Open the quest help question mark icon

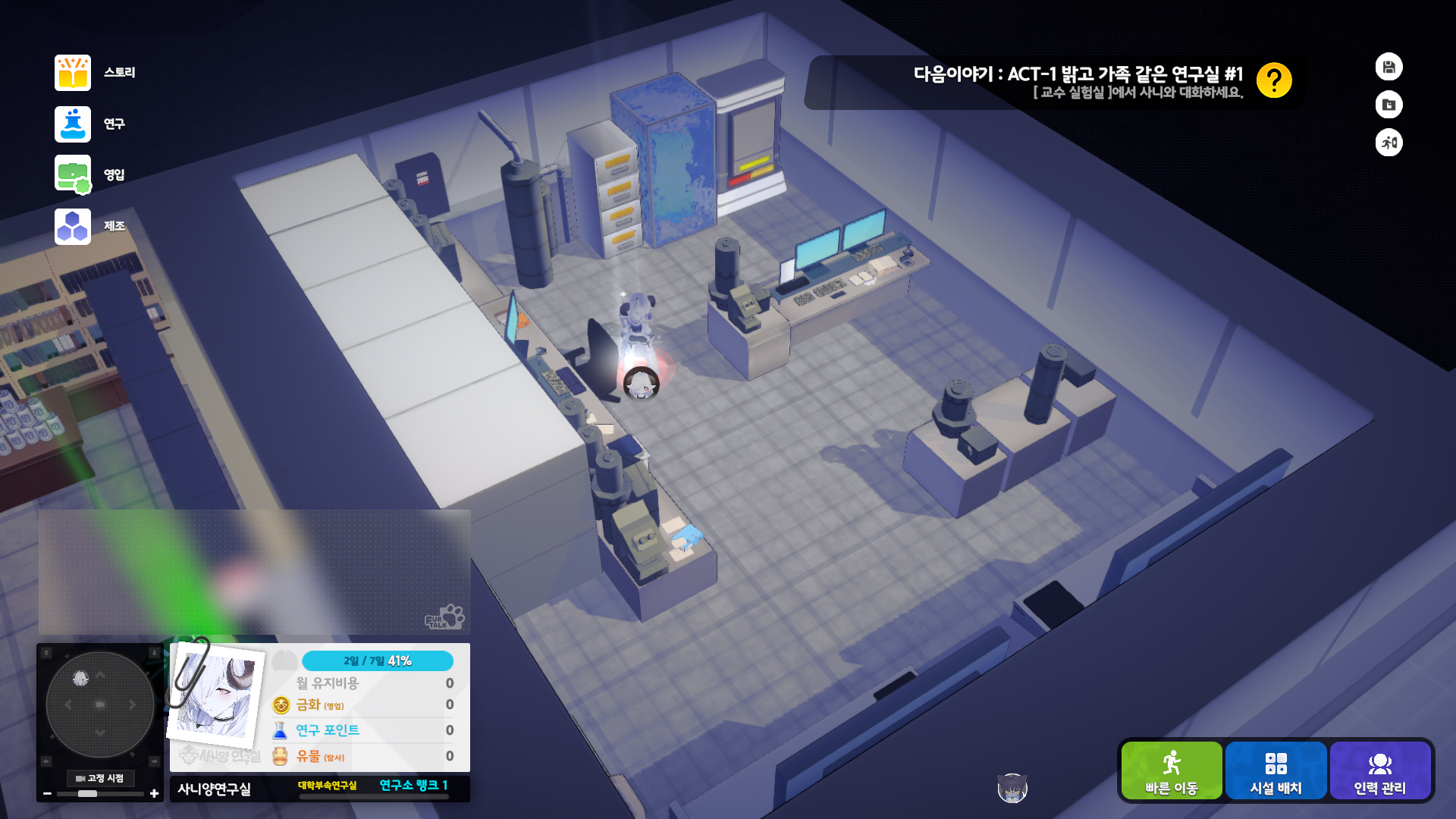coord(1275,81)
